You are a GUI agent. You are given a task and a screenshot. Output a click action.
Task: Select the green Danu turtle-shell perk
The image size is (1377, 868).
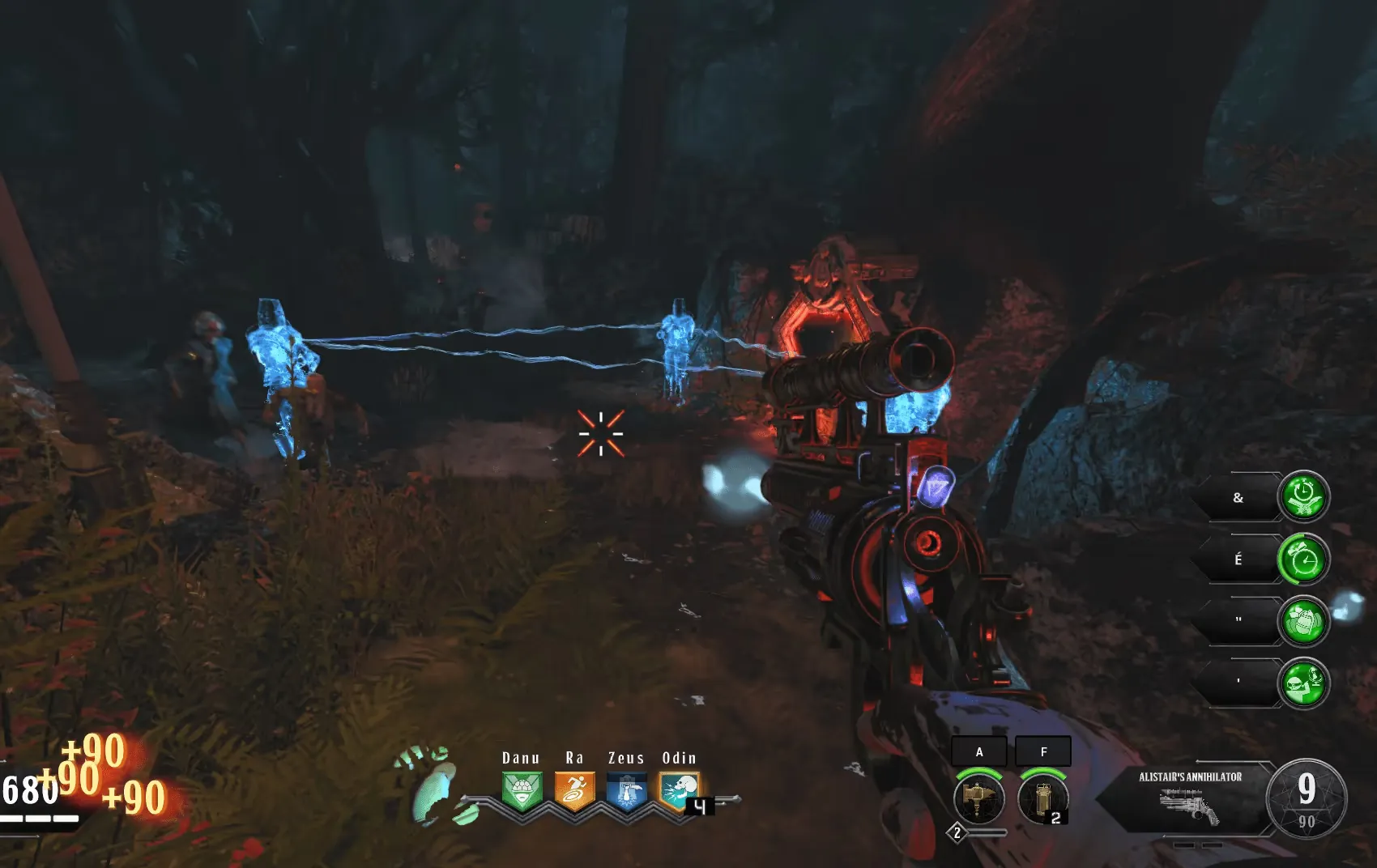[x=522, y=790]
